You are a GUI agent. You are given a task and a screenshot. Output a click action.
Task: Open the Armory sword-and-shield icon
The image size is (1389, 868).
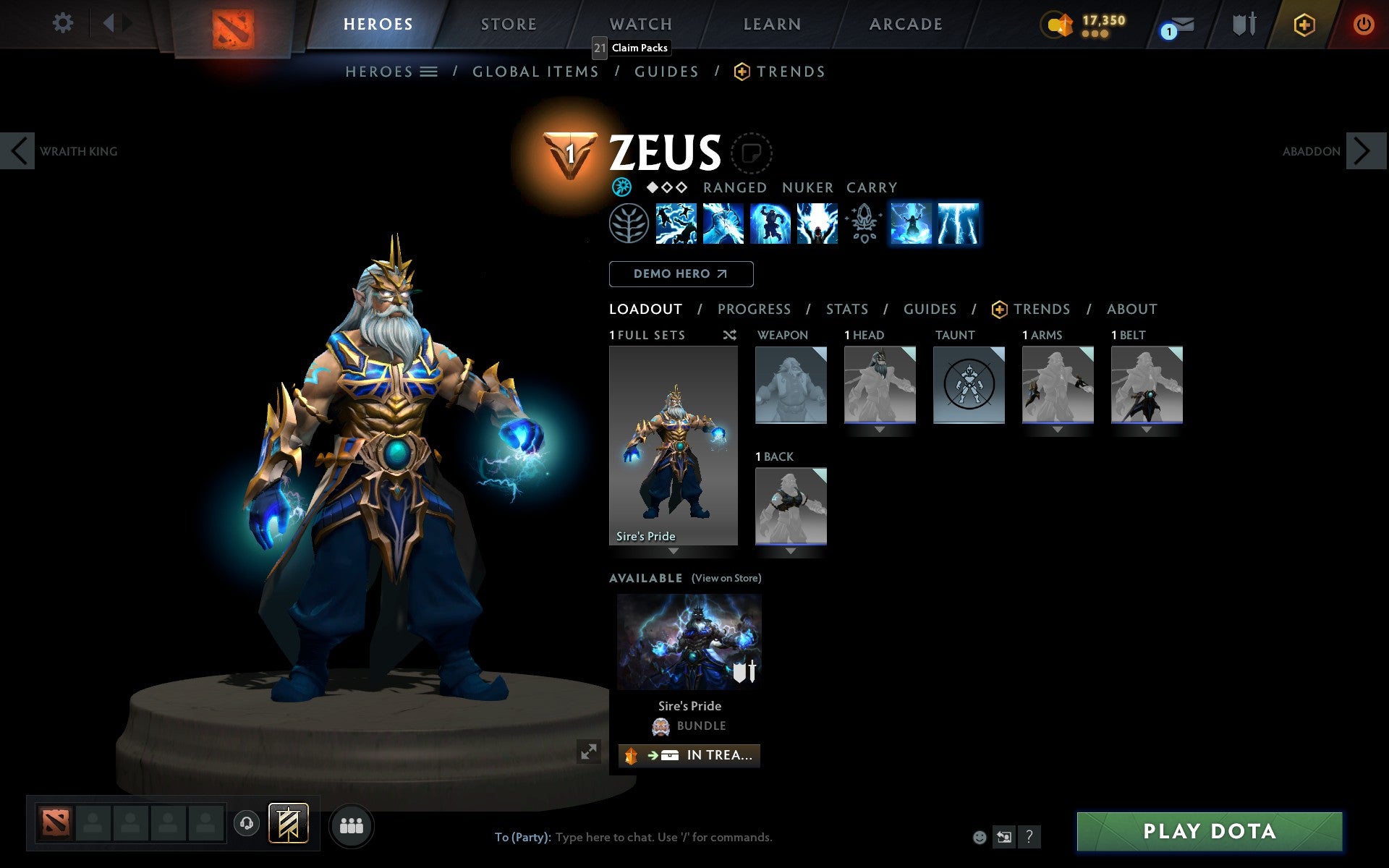pos(1244,24)
